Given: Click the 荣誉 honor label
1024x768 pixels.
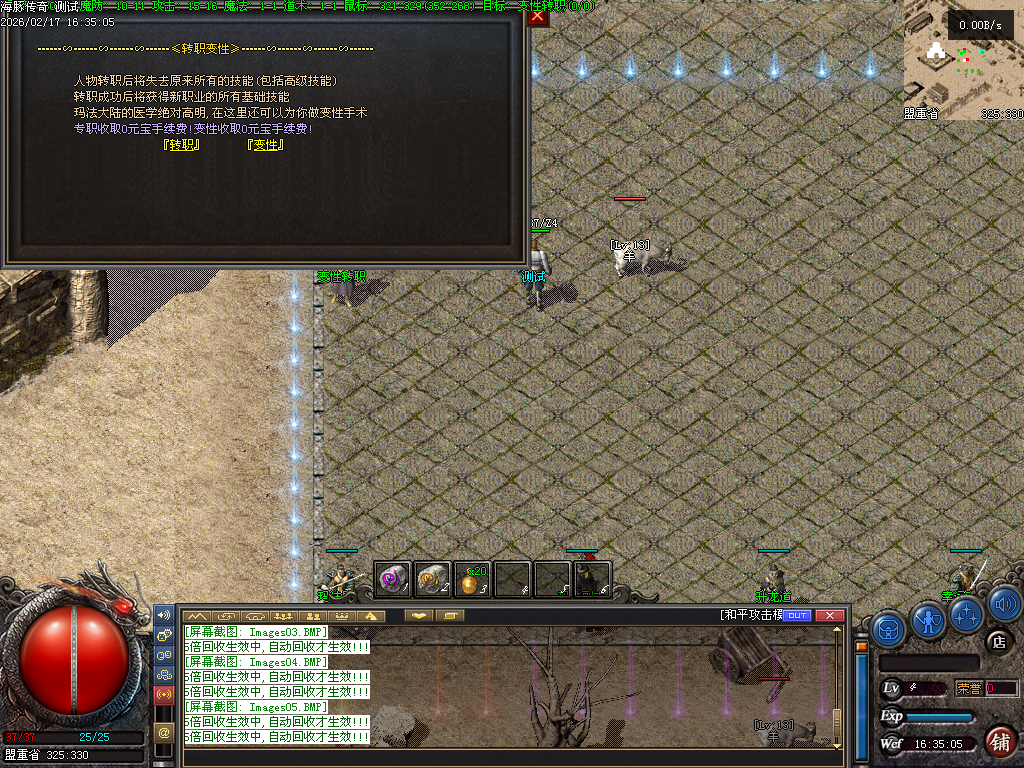Looking at the screenshot, I should [x=969, y=688].
